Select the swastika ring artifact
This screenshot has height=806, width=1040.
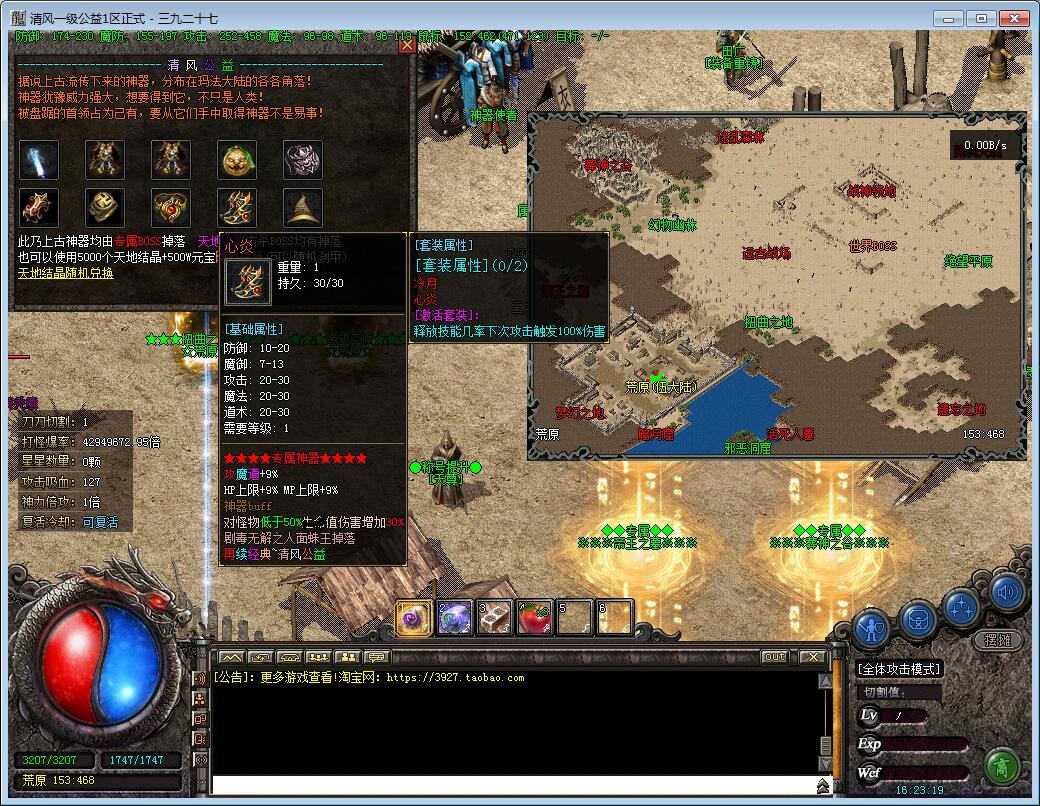(x=105, y=208)
